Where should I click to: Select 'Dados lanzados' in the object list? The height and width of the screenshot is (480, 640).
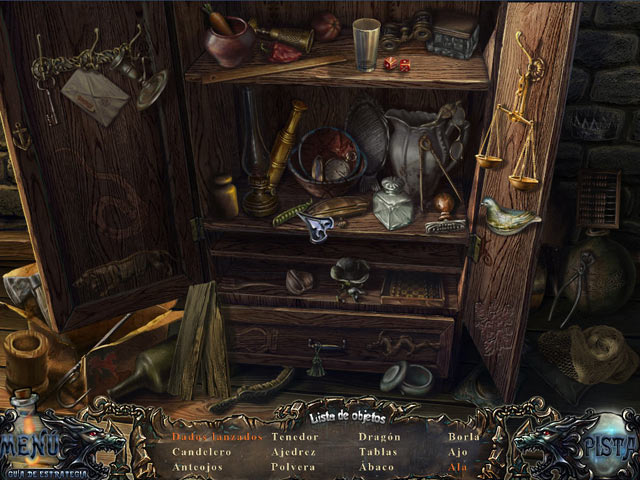point(216,437)
